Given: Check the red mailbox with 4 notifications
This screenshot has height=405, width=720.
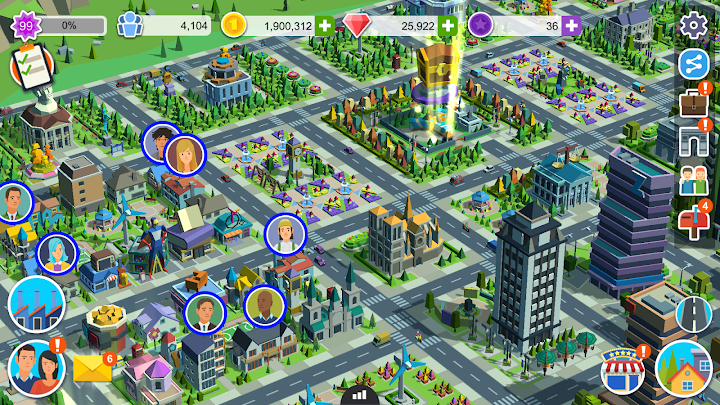Looking at the screenshot, I should (x=693, y=221).
